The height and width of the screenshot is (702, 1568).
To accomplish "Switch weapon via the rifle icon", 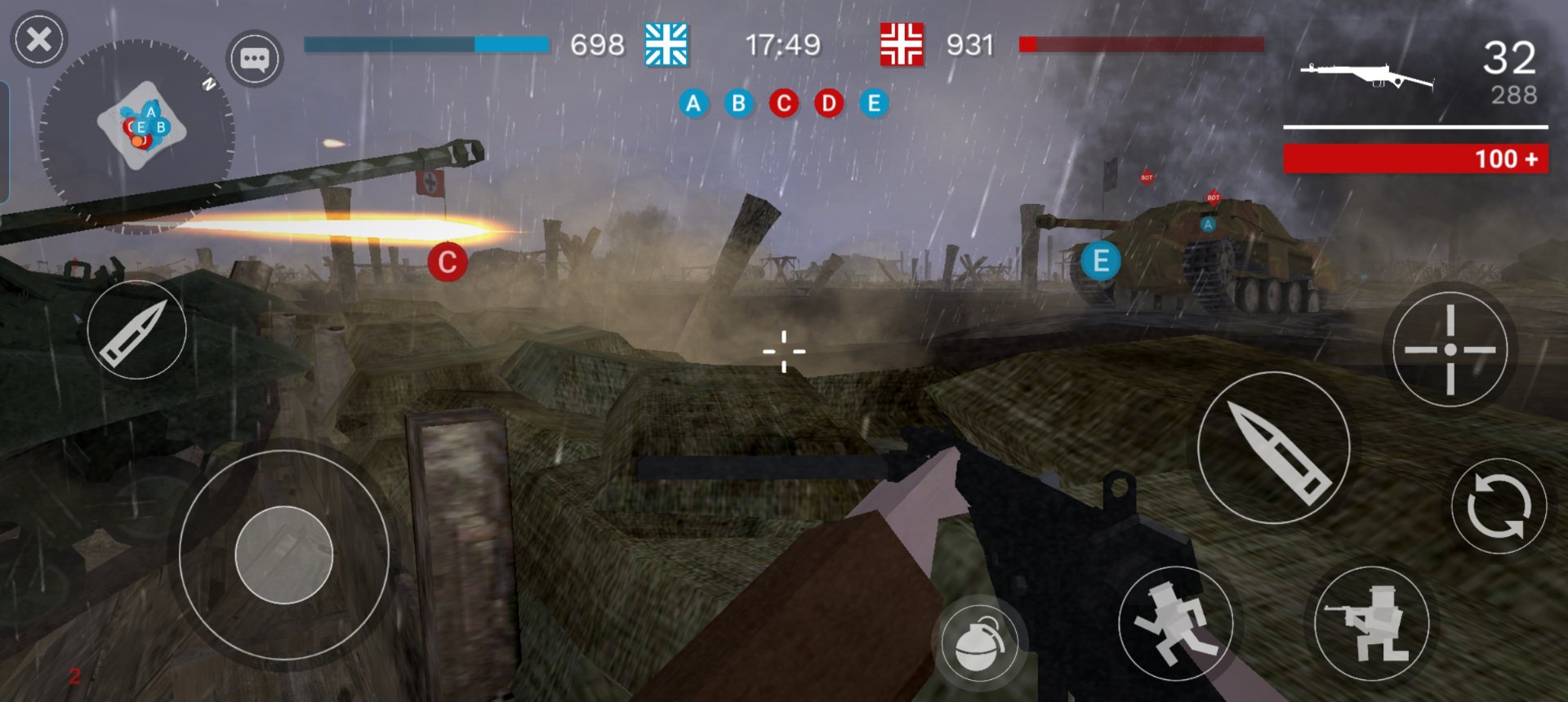I will 1366,77.
